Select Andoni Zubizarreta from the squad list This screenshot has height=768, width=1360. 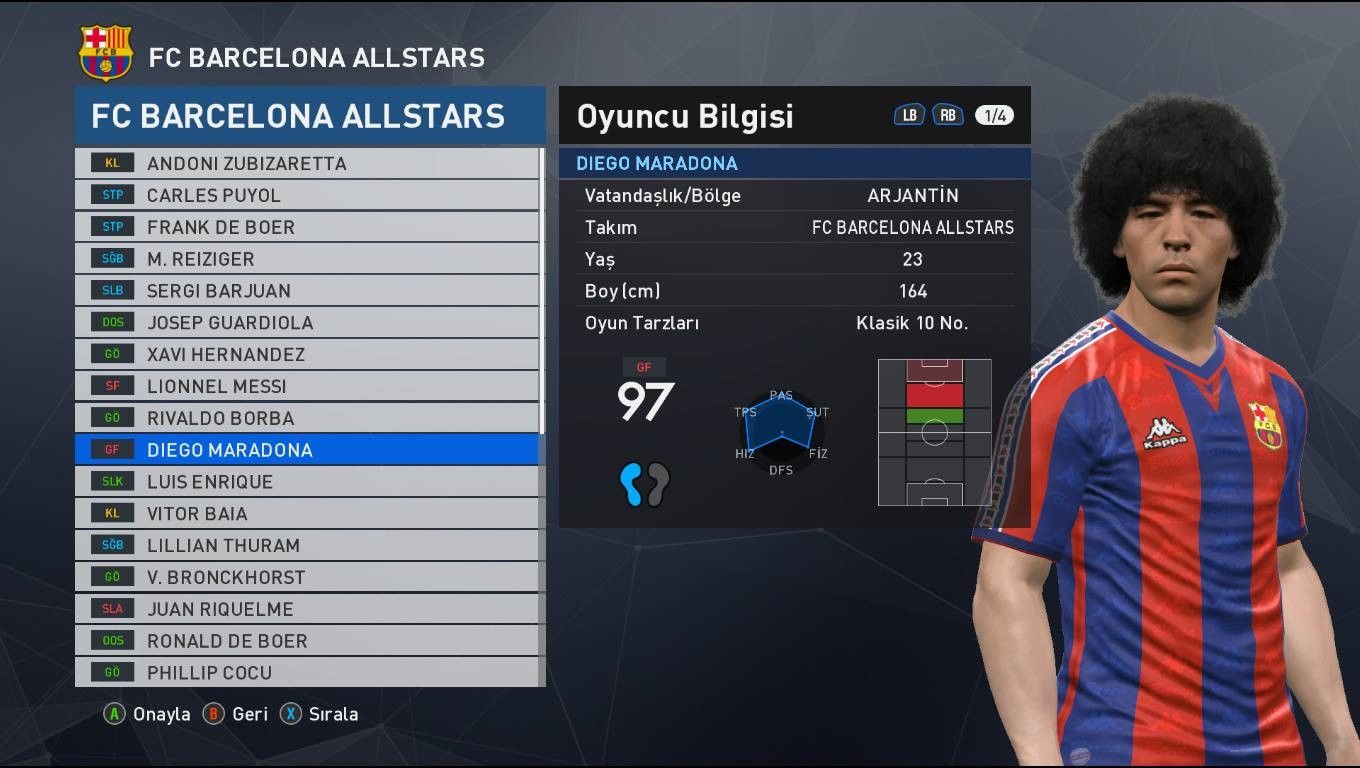pyautogui.click(x=307, y=163)
